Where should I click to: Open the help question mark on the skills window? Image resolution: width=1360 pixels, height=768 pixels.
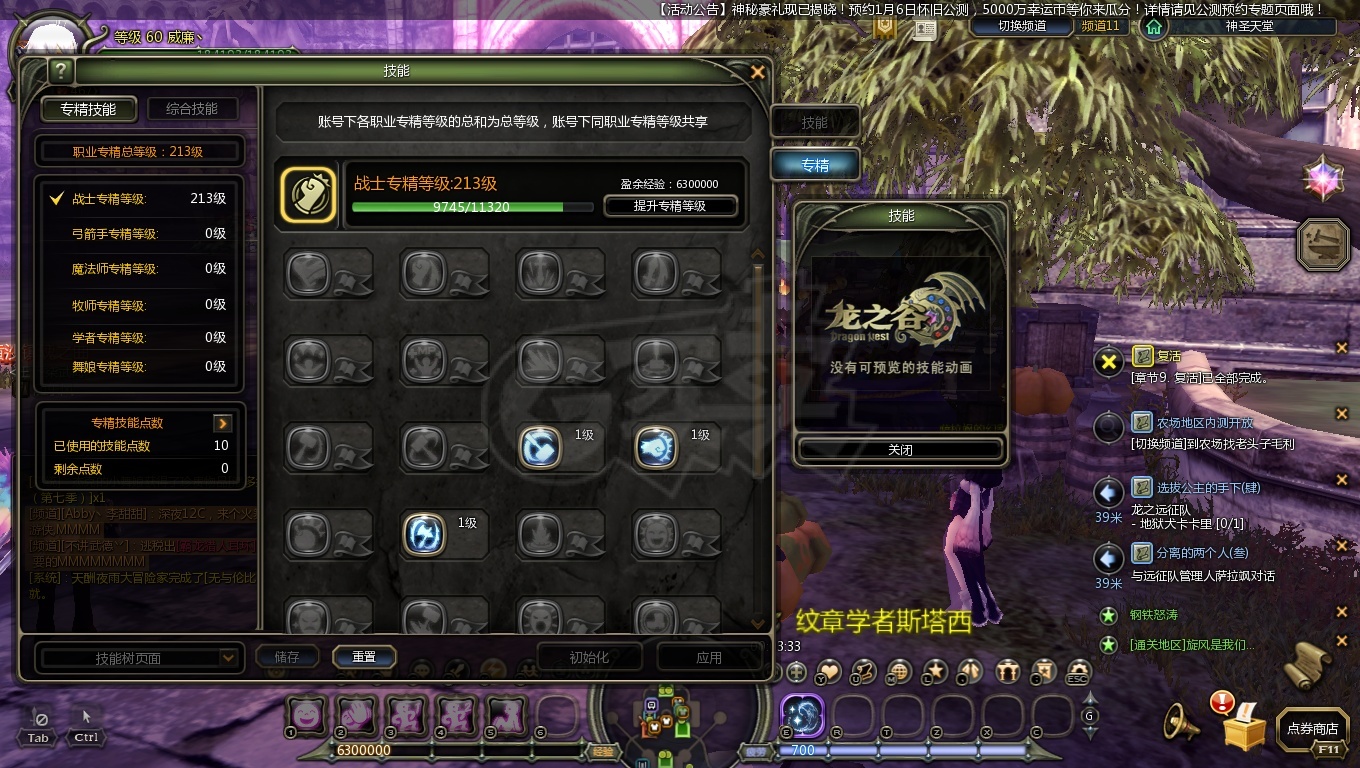click(x=62, y=71)
